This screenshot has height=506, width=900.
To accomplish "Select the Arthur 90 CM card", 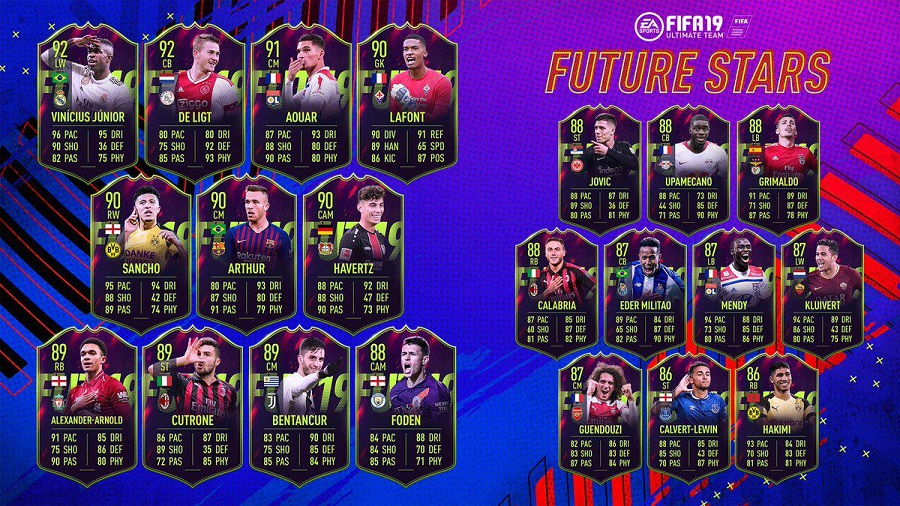I will tap(247, 255).
